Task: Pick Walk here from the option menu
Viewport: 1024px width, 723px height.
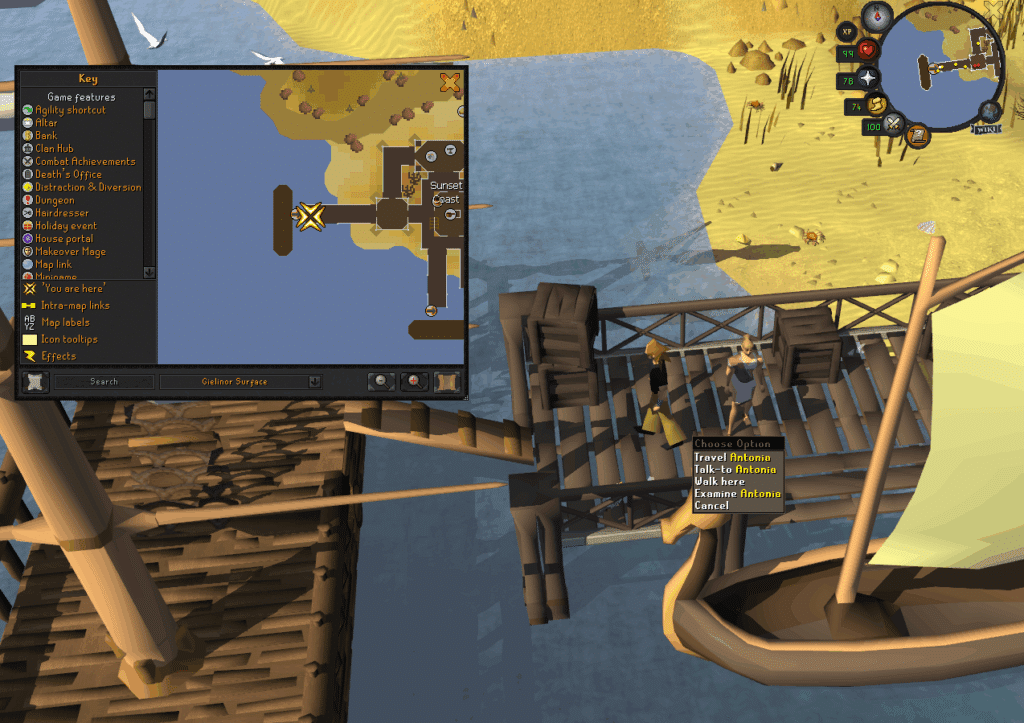Action: pyautogui.click(x=719, y=481)
